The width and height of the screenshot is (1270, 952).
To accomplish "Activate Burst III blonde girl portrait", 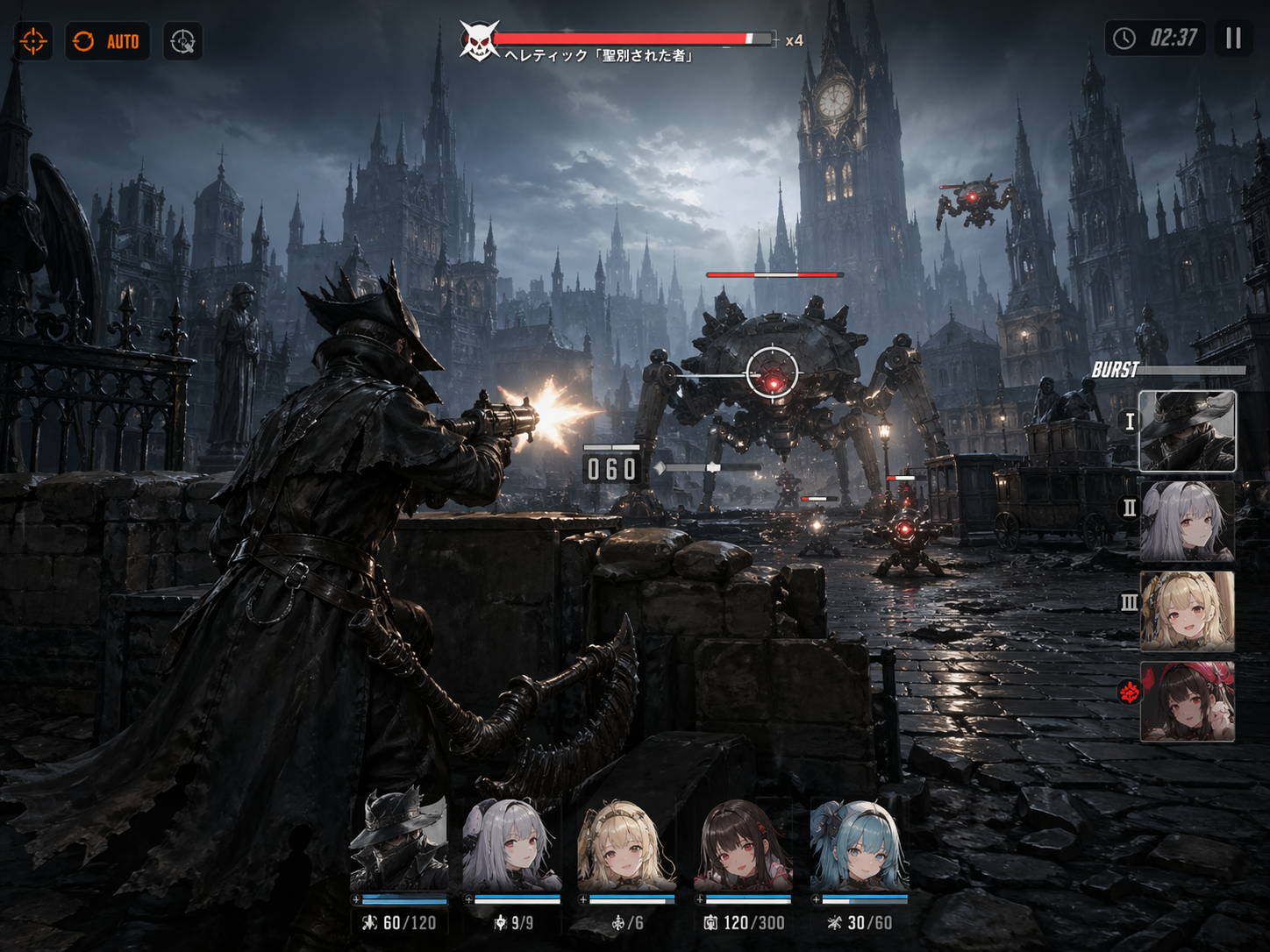I will click(x=1187, y=611).
